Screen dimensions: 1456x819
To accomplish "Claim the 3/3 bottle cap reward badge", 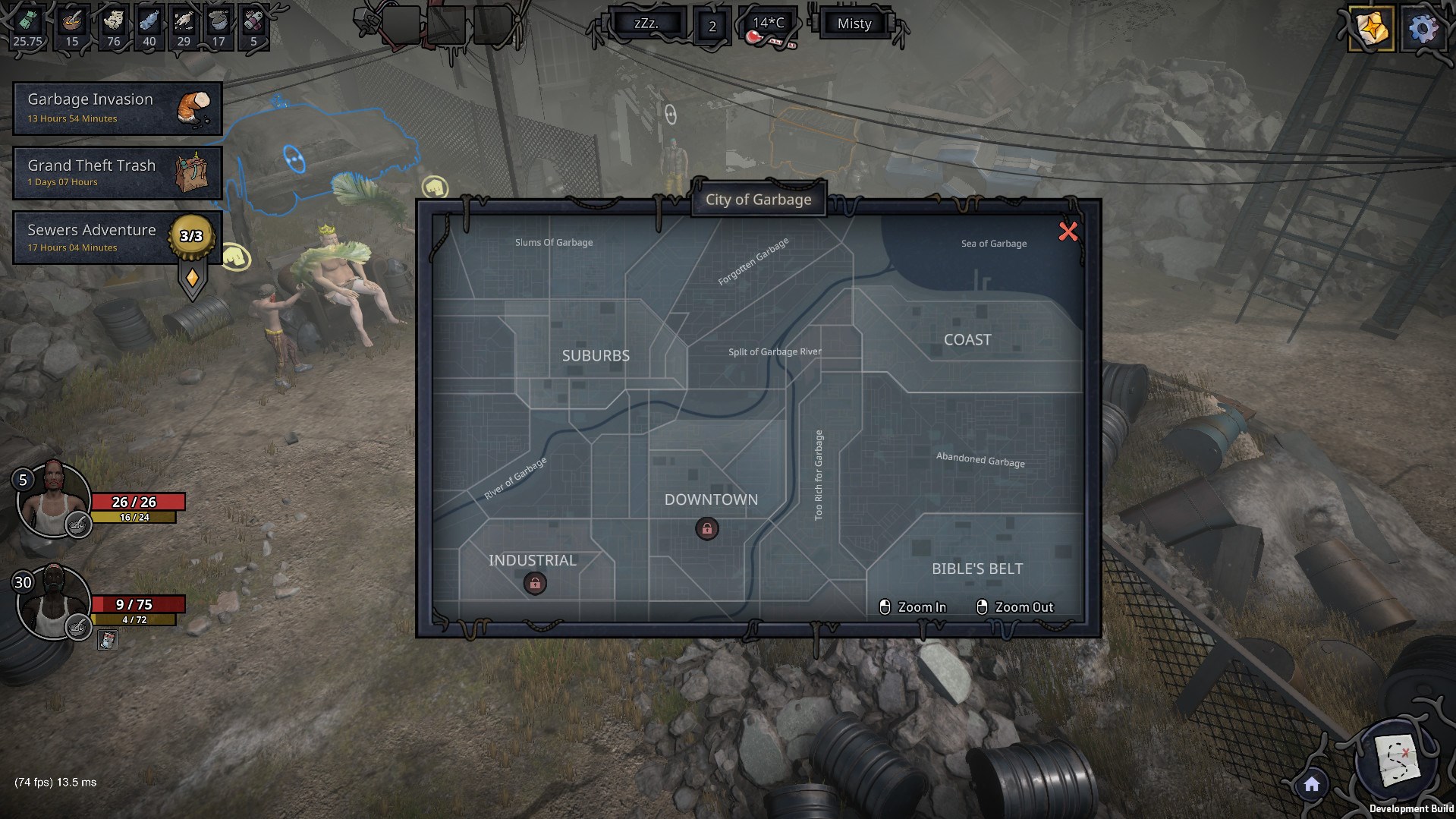I will coord(191,236).
